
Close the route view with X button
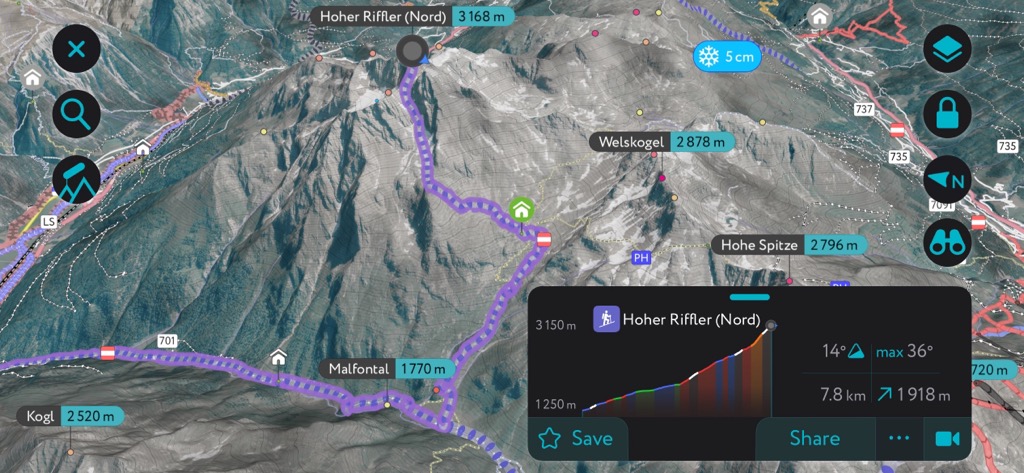coord(77,49)
